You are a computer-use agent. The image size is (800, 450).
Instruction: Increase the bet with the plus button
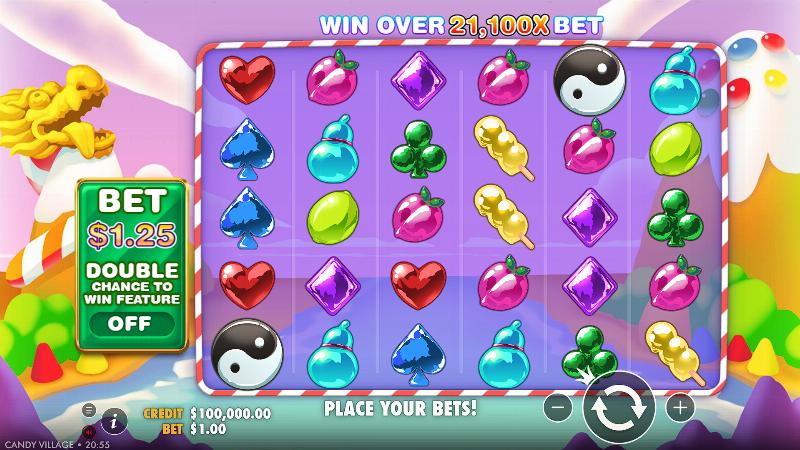679,408
